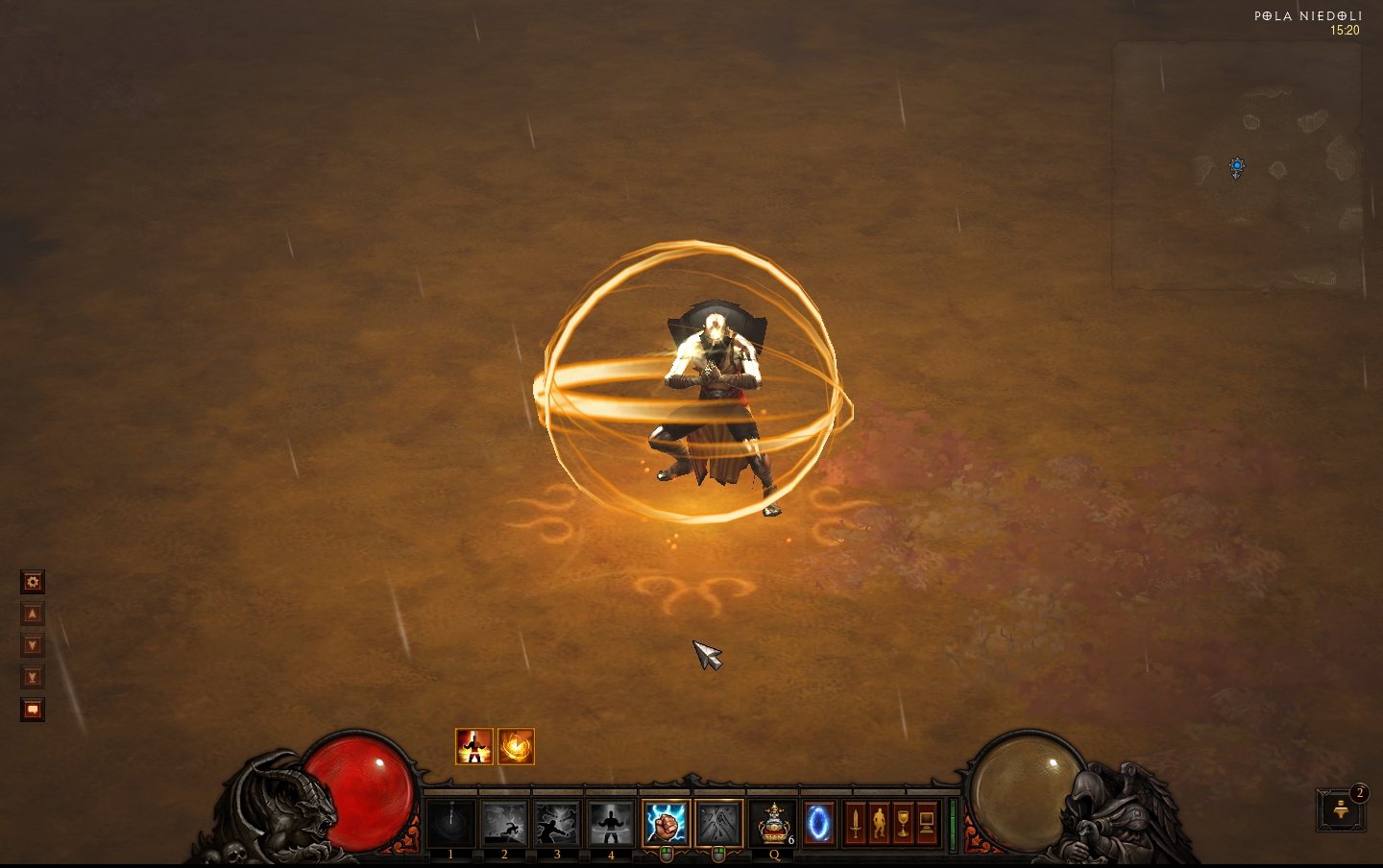Drink the health potion in the Q slot

[773, 824]
